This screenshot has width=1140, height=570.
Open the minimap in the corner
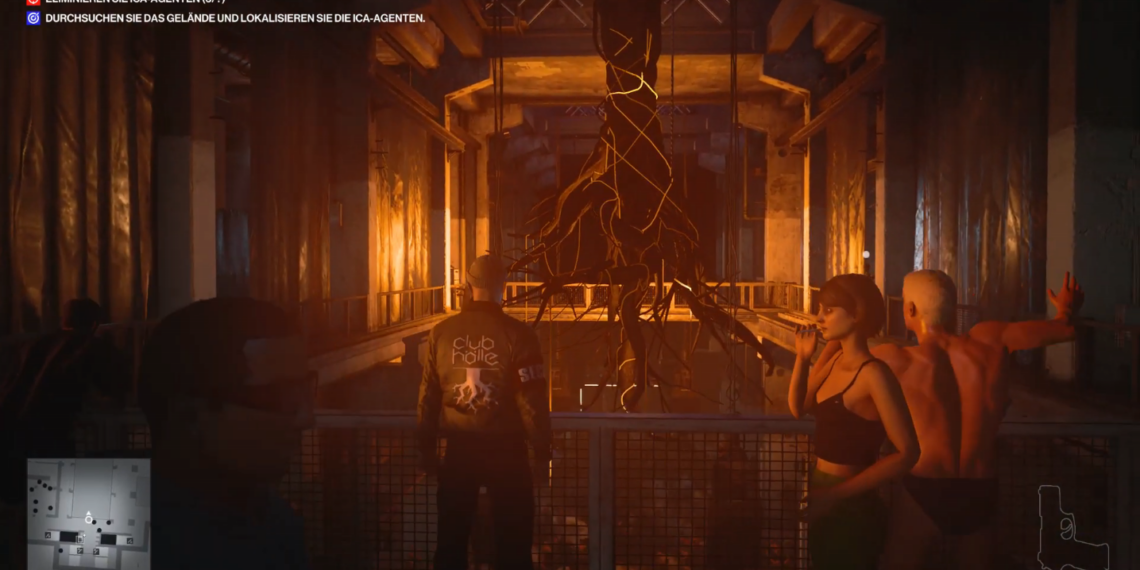88,513
